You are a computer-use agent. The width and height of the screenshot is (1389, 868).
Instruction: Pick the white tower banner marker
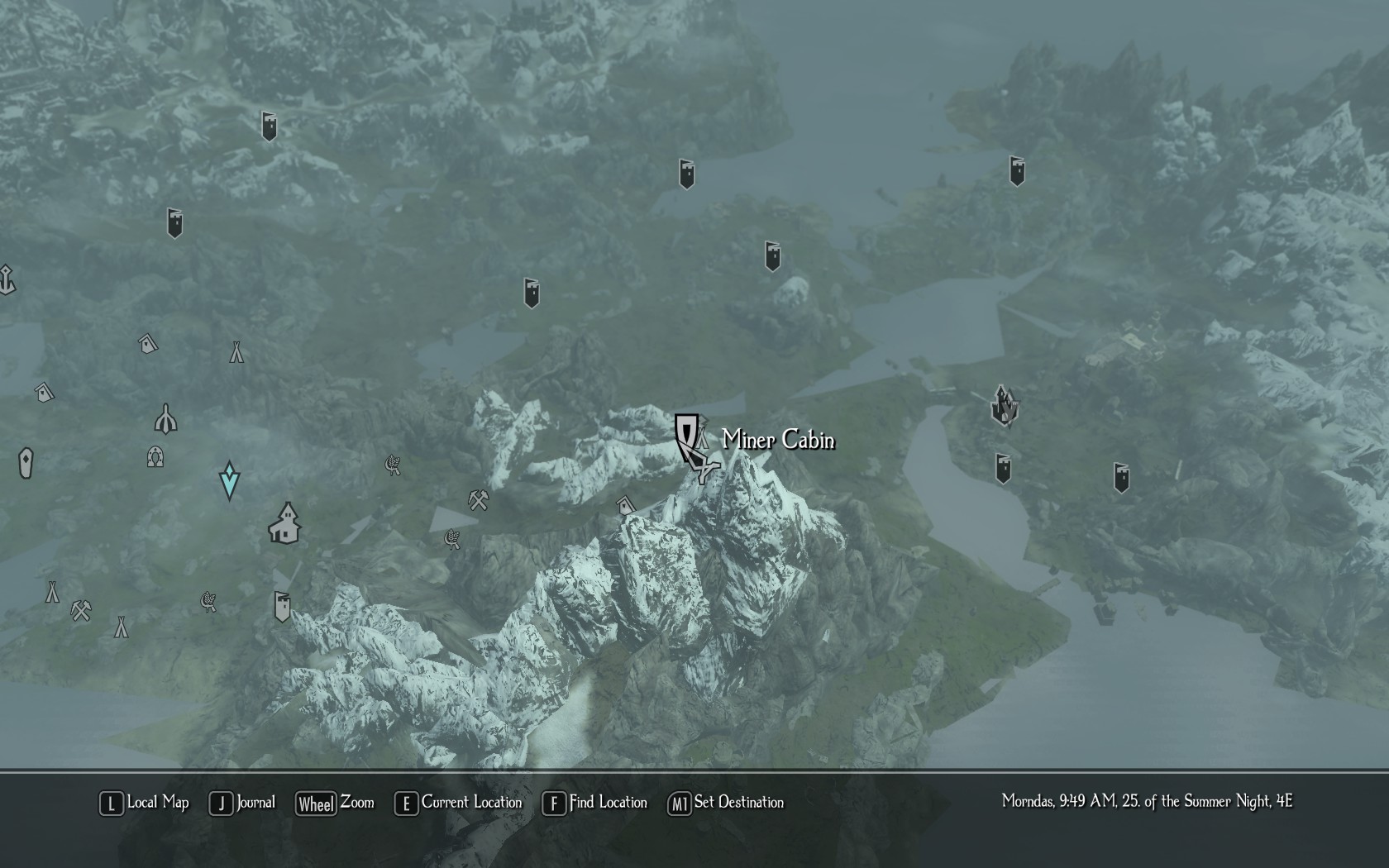(x=282, y=606)
